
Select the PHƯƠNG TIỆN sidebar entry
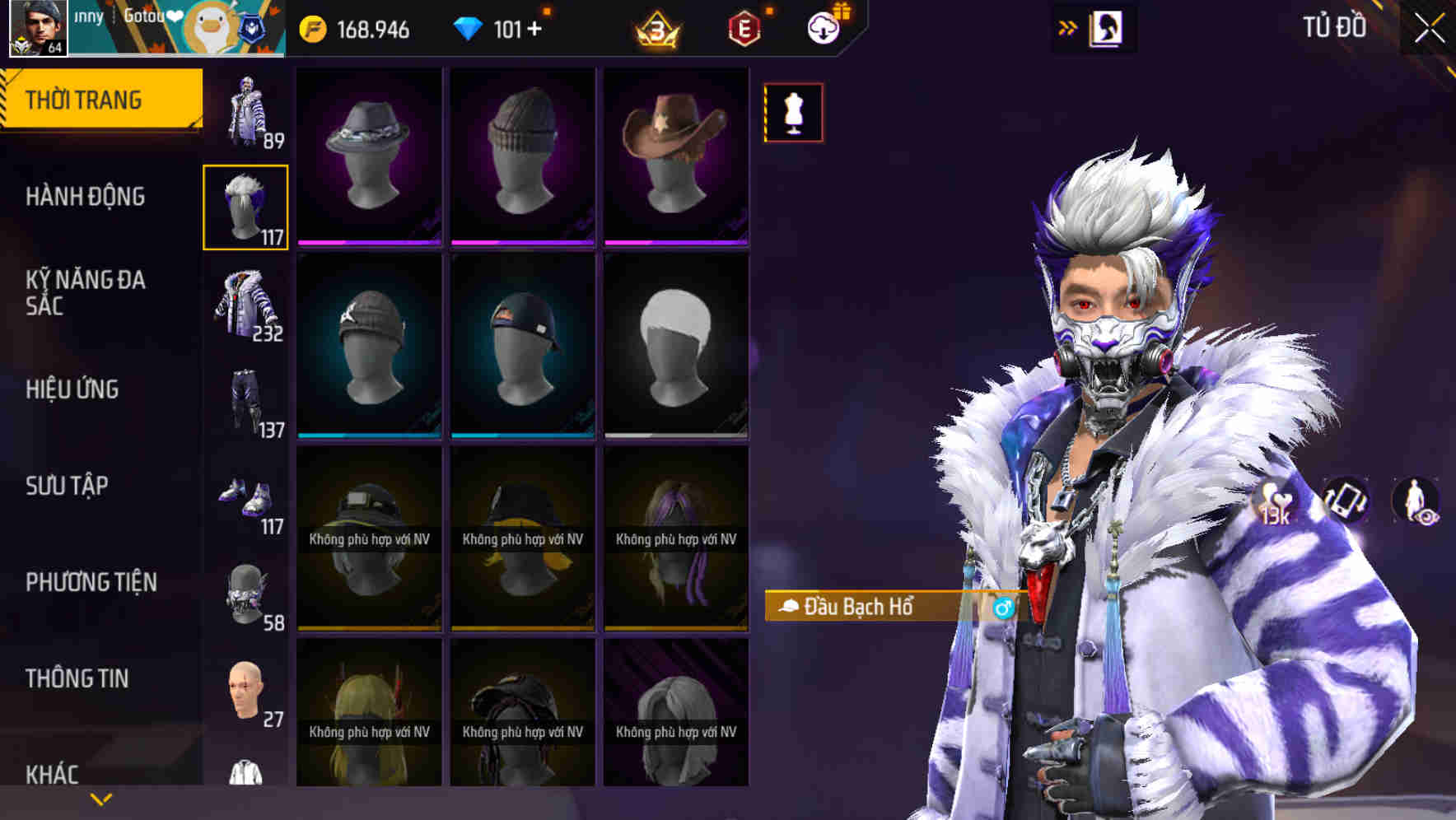pyautogui.click(x=91, y=581)
